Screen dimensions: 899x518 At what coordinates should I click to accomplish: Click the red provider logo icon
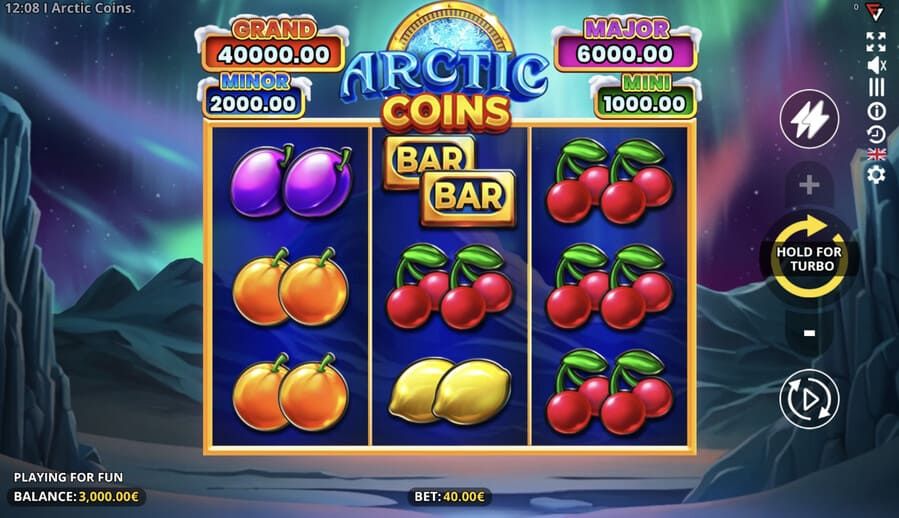tap(876, 10)
